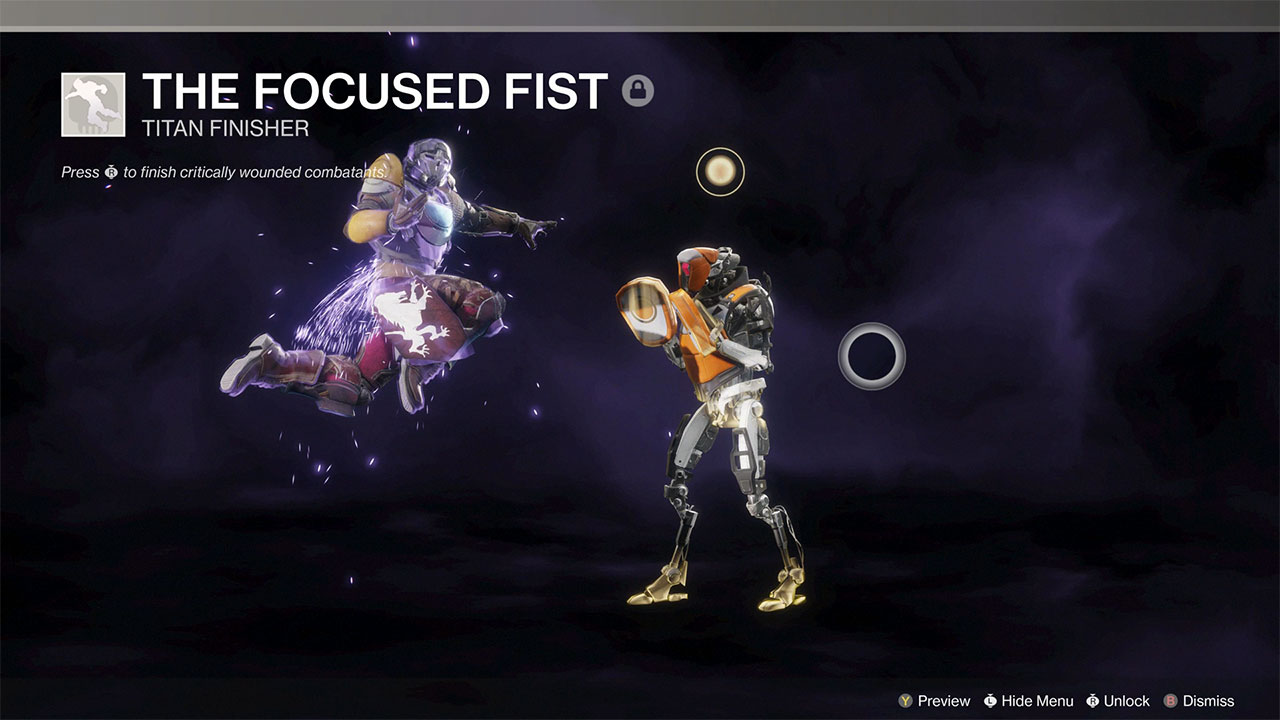
Task: Open the finisher preview via Preview option
Action: click(x=944, y=701)
